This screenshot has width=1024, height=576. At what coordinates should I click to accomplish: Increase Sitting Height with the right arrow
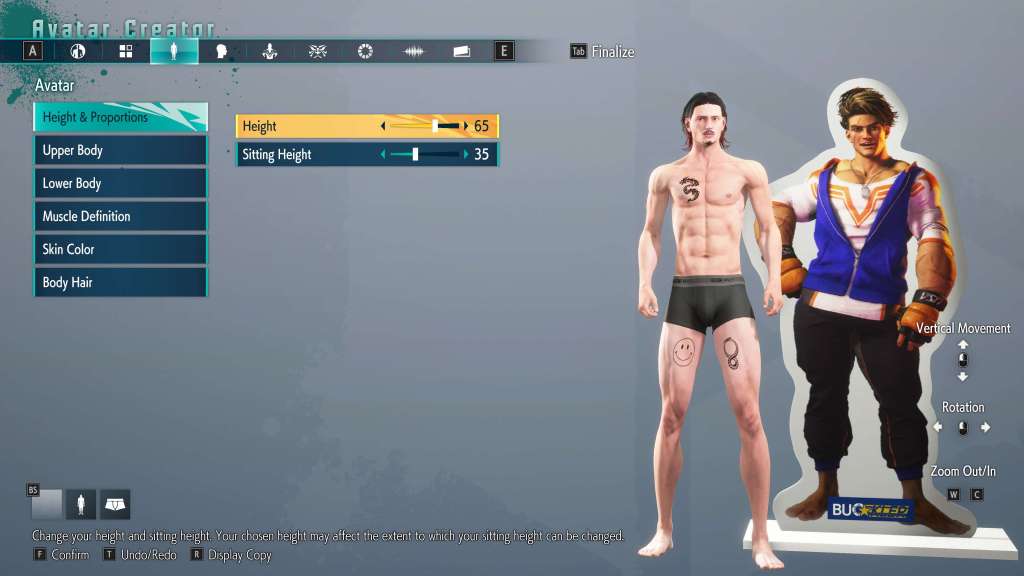point(466,155)
